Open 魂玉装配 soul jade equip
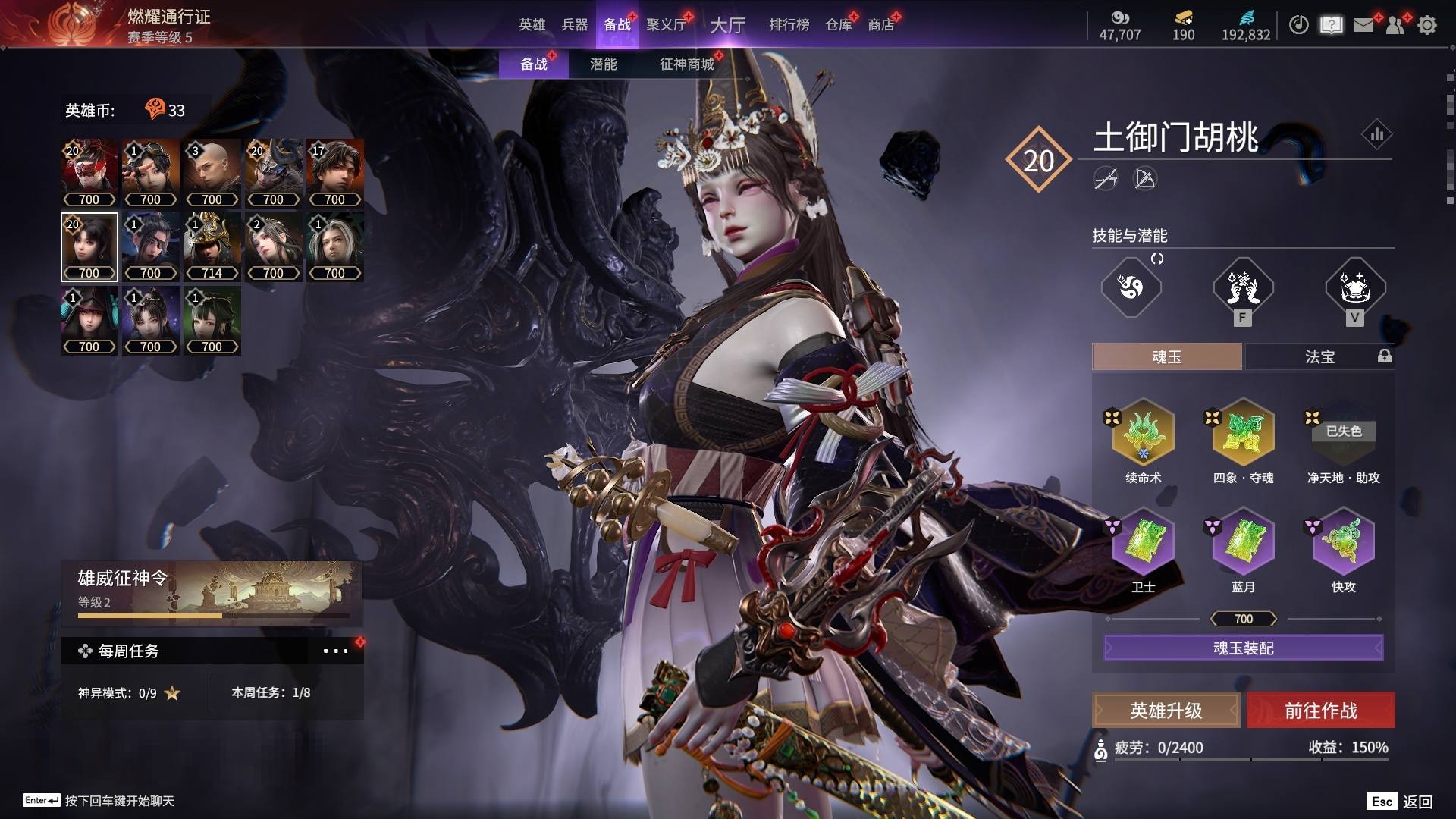 [1243, 648]
